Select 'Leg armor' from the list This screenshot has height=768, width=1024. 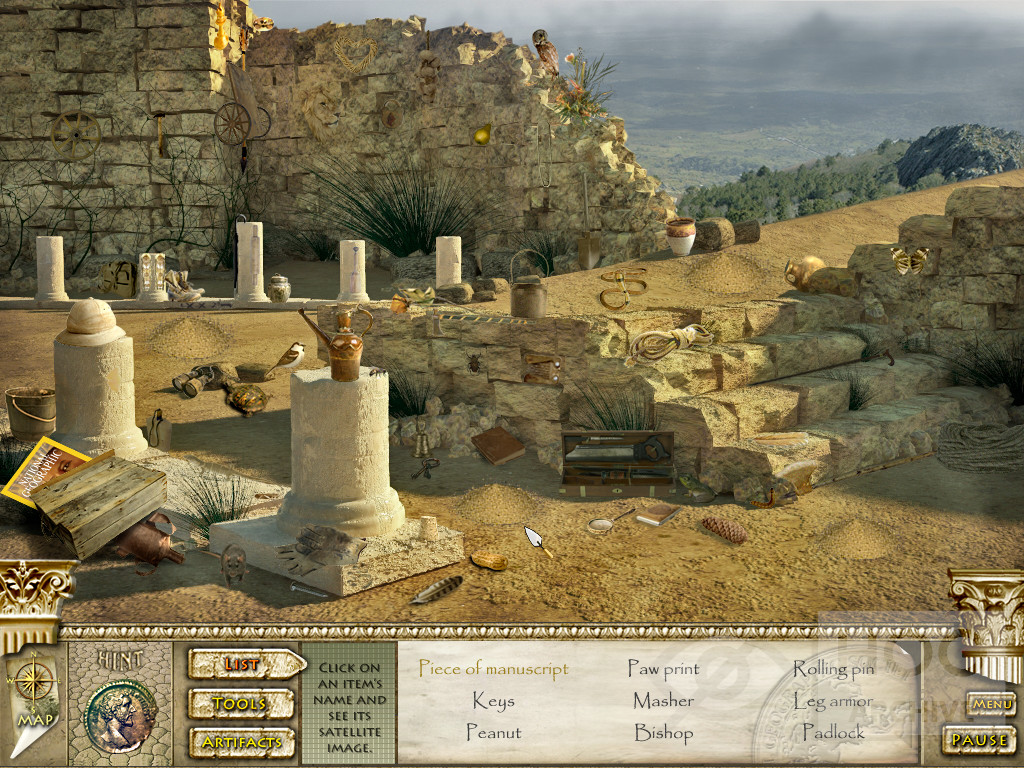pyautogui.click(x=833, y=701)
